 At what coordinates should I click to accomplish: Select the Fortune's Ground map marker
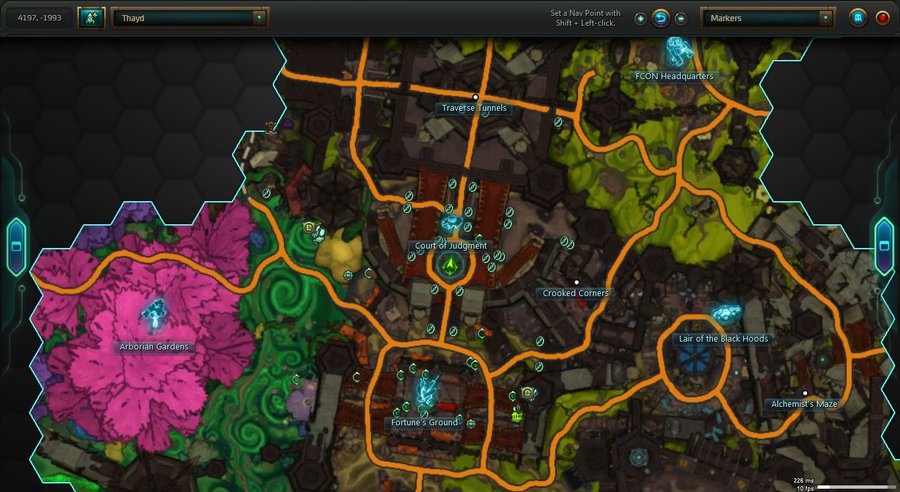[x=427, y=388]
